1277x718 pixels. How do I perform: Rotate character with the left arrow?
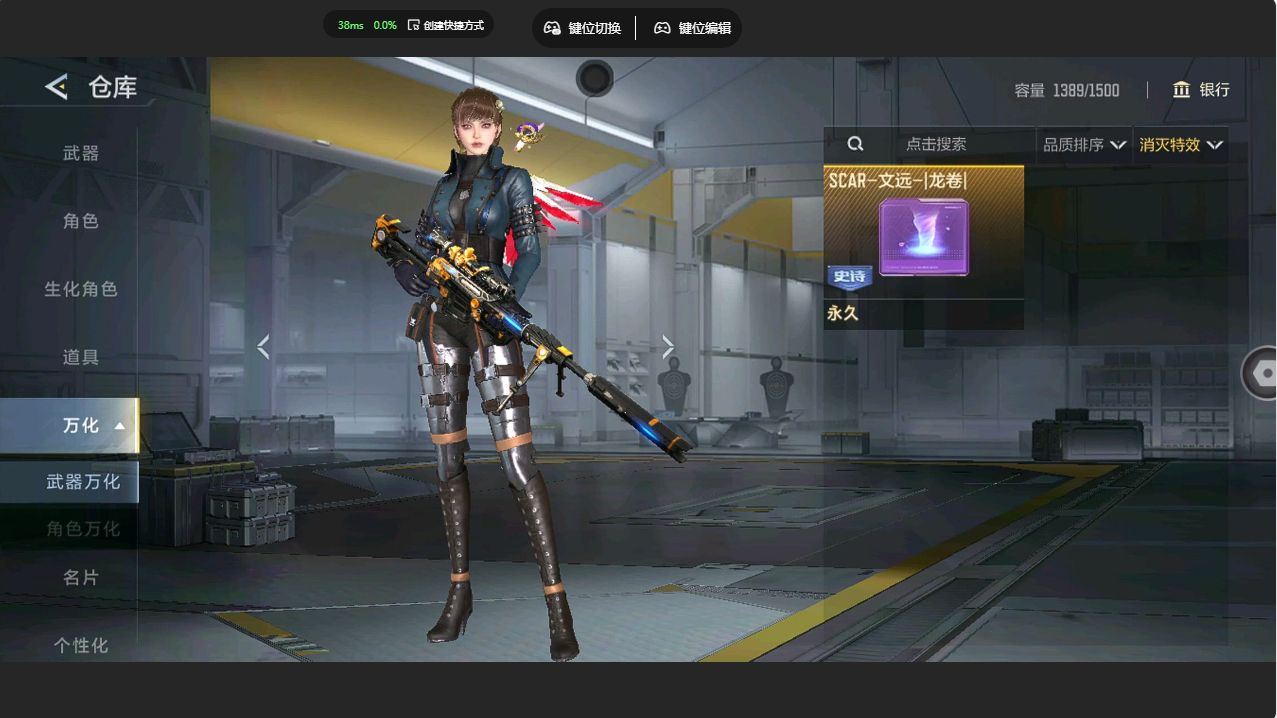[x=263, y=347]
